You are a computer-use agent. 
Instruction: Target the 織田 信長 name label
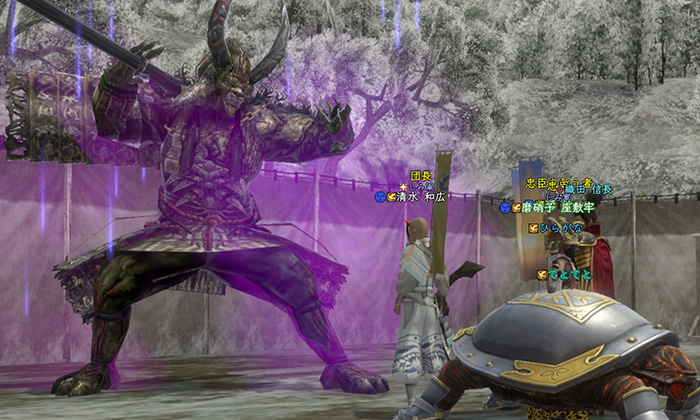click(x=588, y=190)
